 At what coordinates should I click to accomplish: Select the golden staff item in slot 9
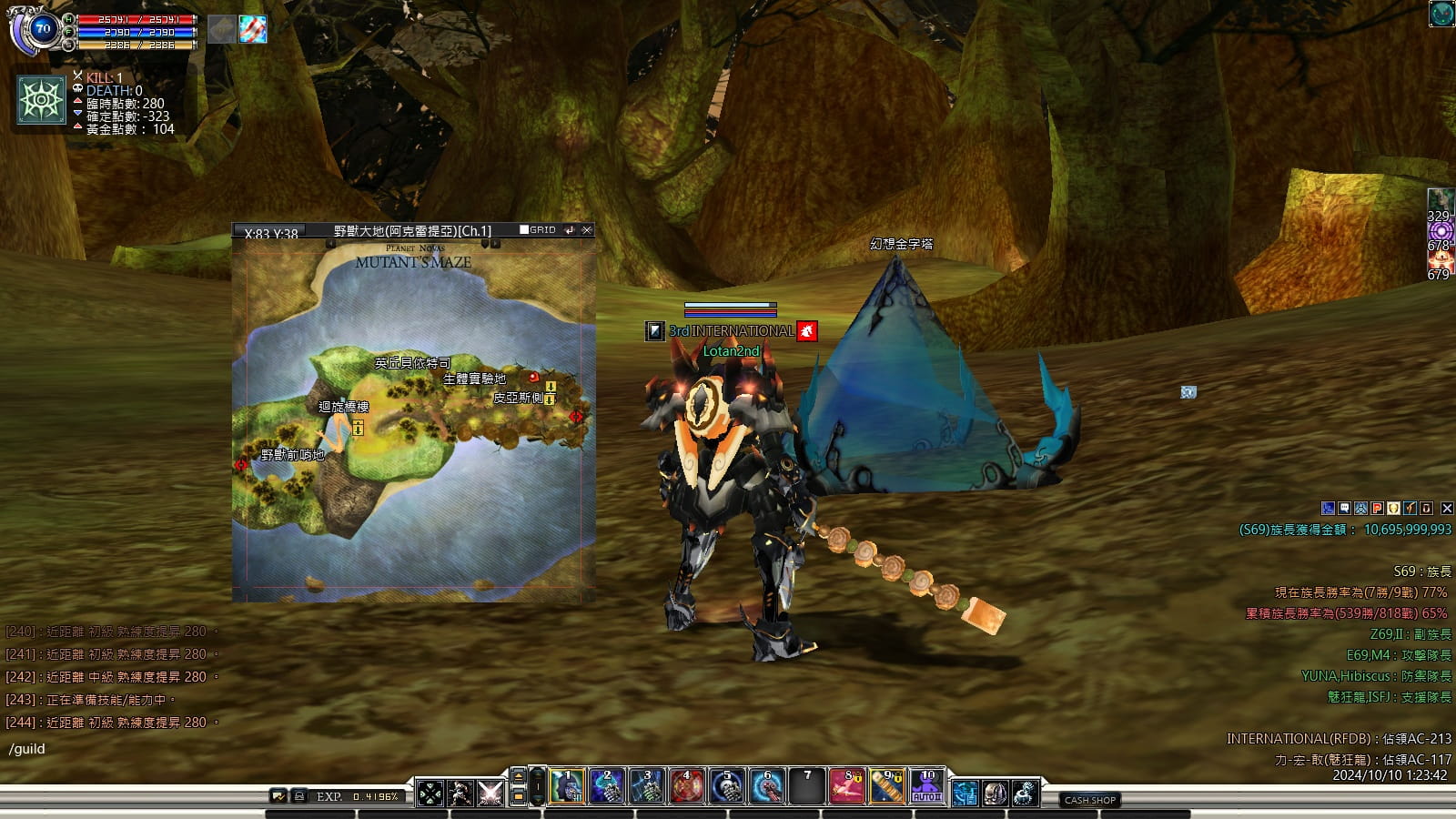point(887,787)
